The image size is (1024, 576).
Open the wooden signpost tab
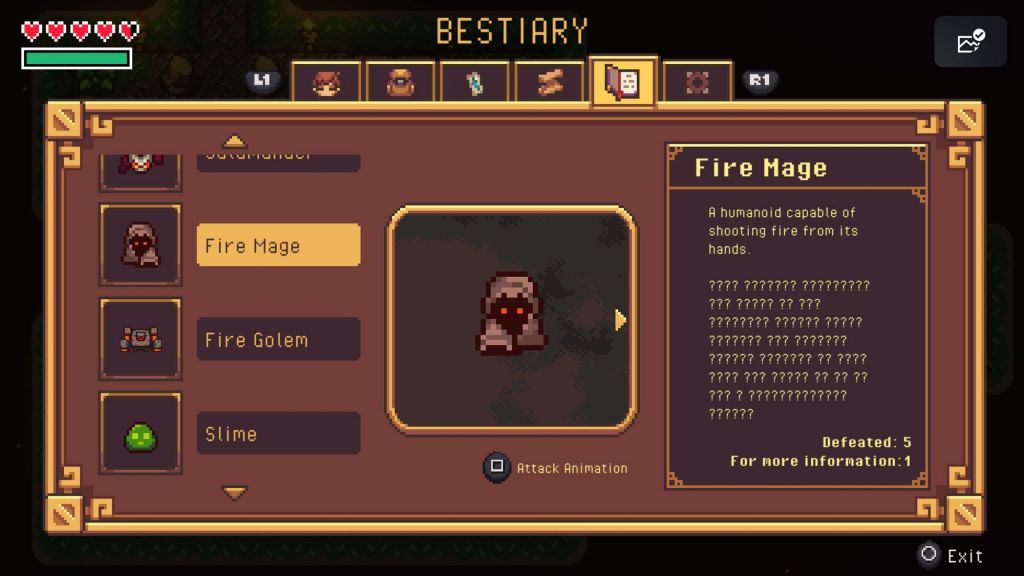549,82
